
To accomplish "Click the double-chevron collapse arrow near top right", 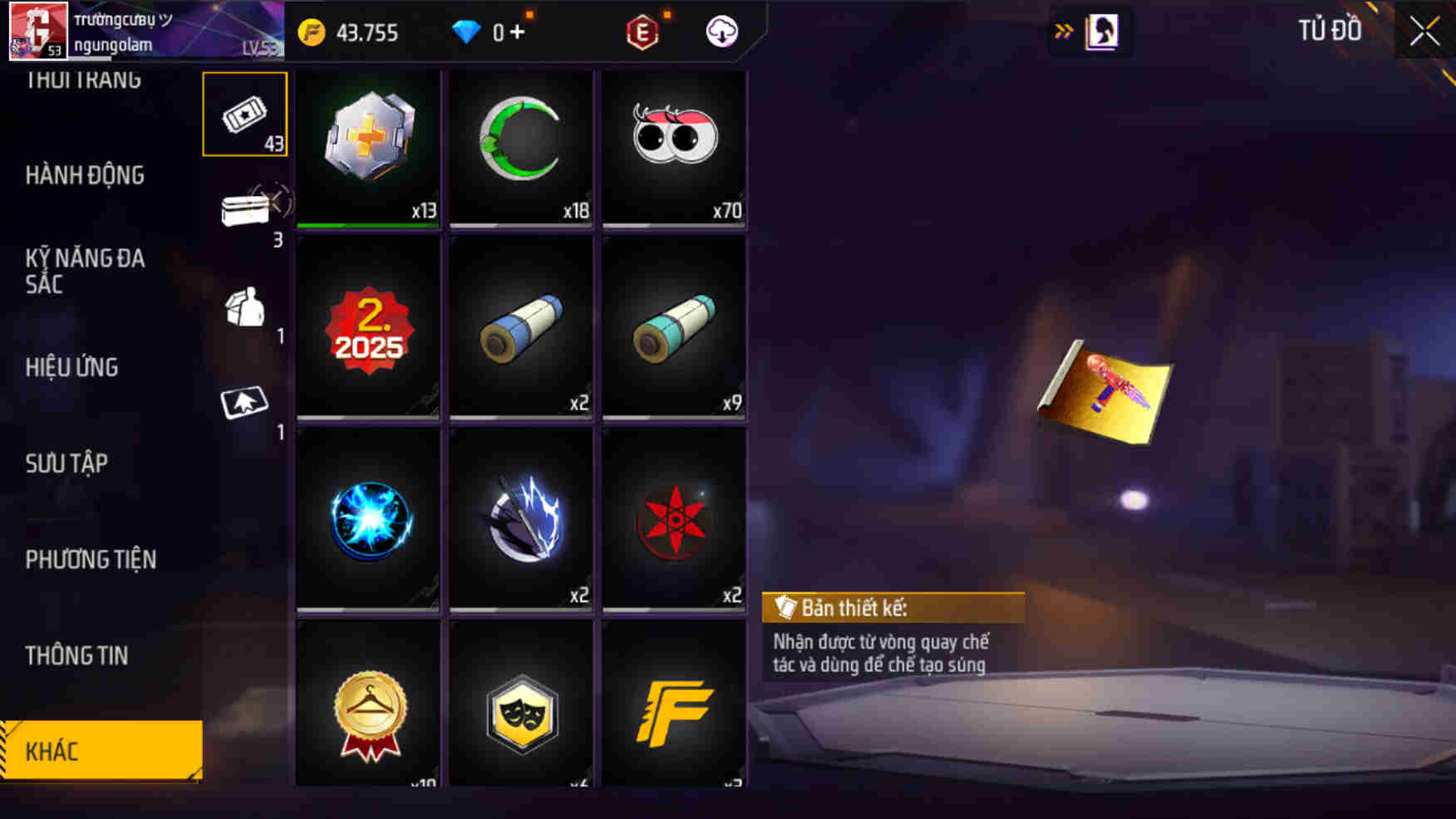I will pyautogui.click(x=1064, y=27).
